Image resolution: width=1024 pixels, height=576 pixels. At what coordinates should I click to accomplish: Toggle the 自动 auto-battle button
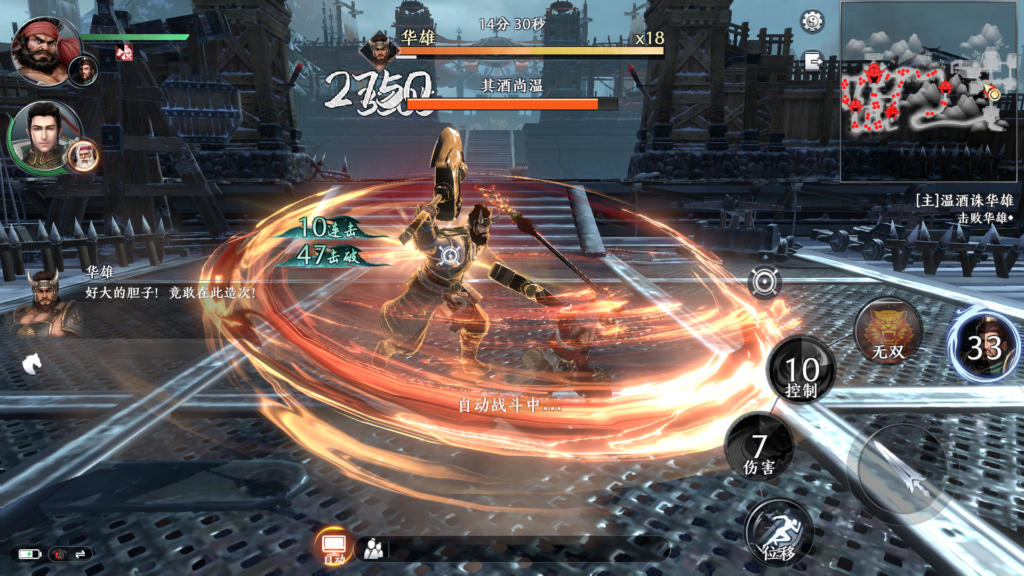[334, 548]
